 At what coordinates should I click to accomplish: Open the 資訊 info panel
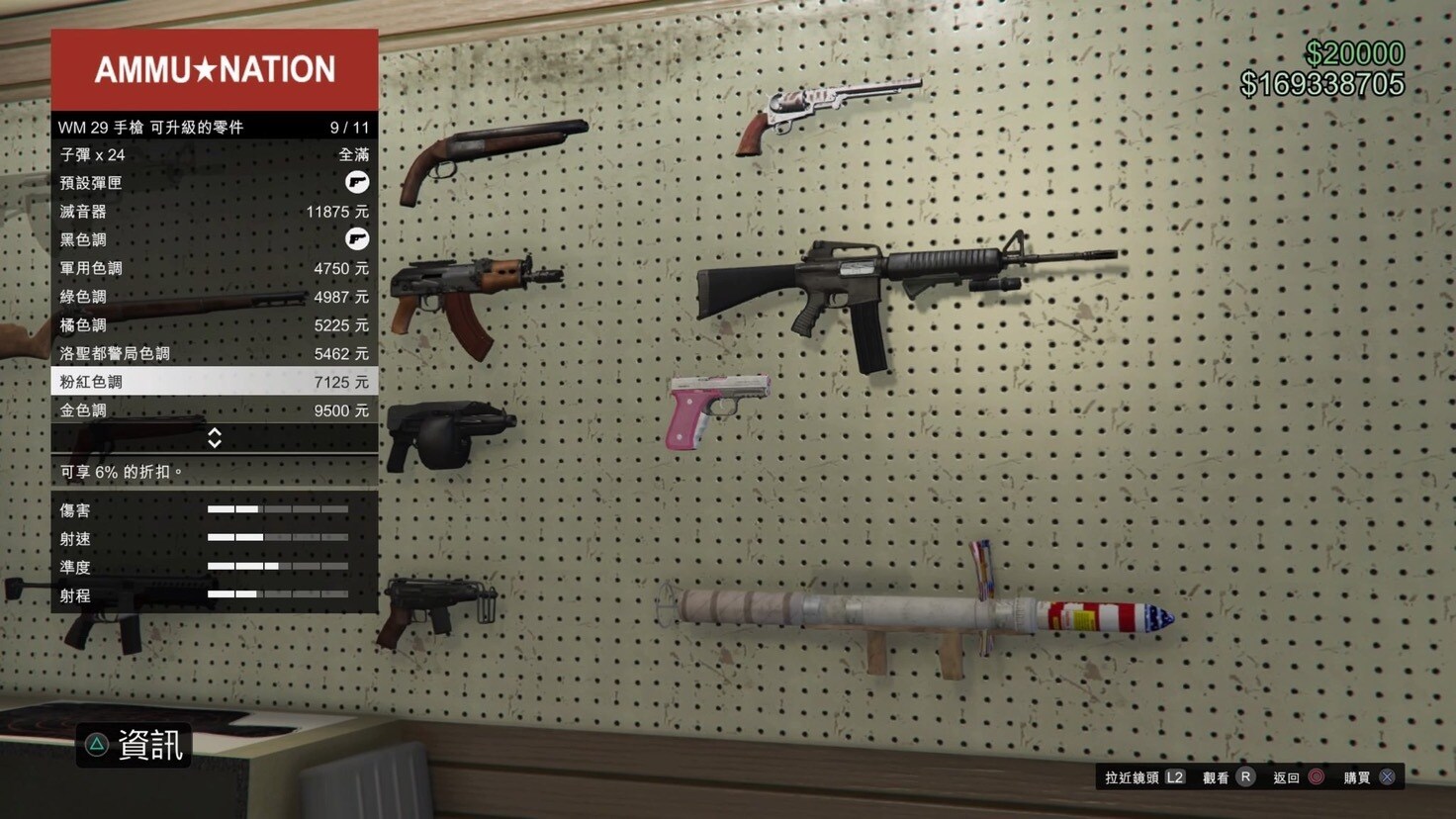tap(135, 746)
